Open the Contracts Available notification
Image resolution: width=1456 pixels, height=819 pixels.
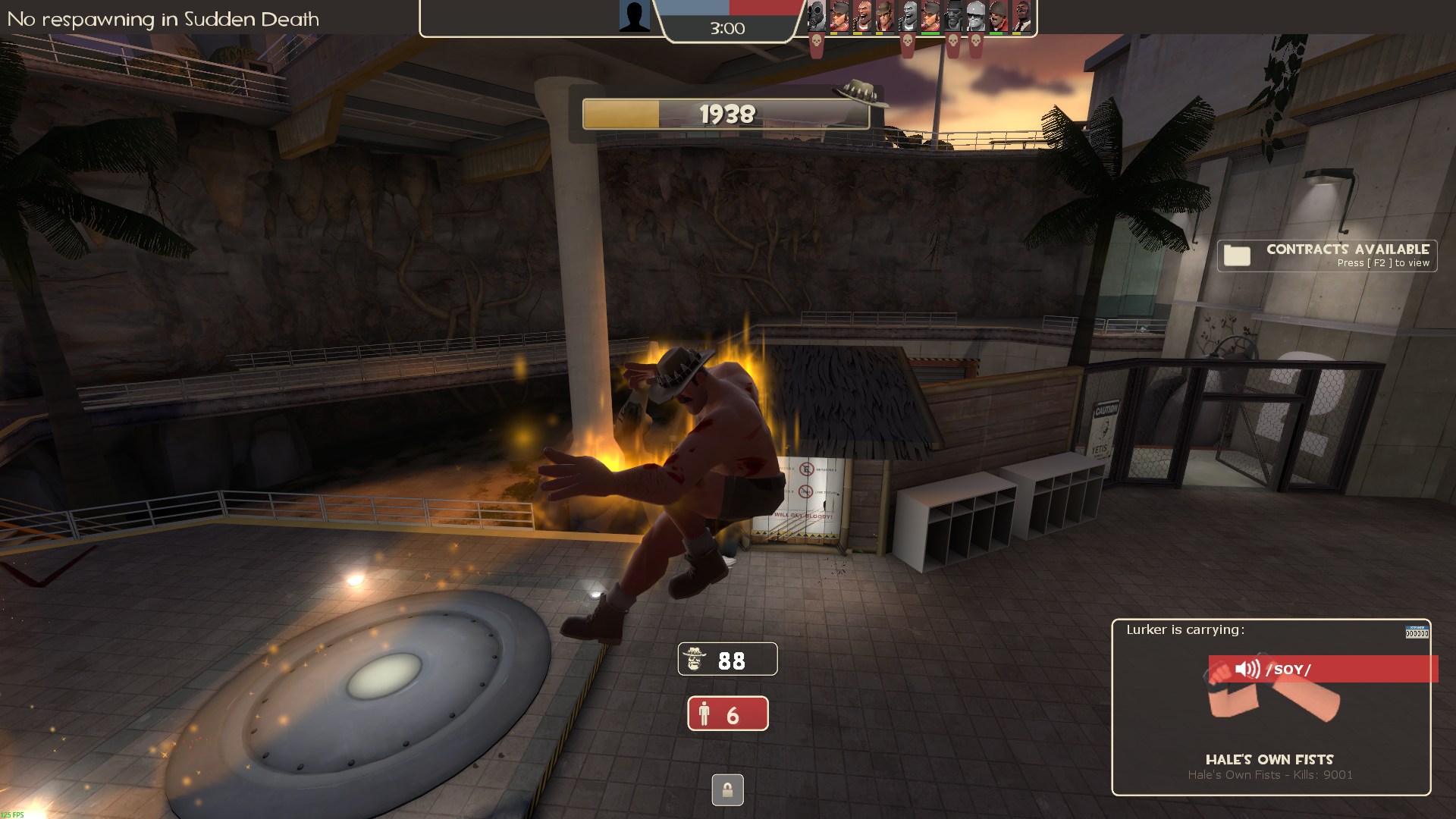coord(1327,256)
